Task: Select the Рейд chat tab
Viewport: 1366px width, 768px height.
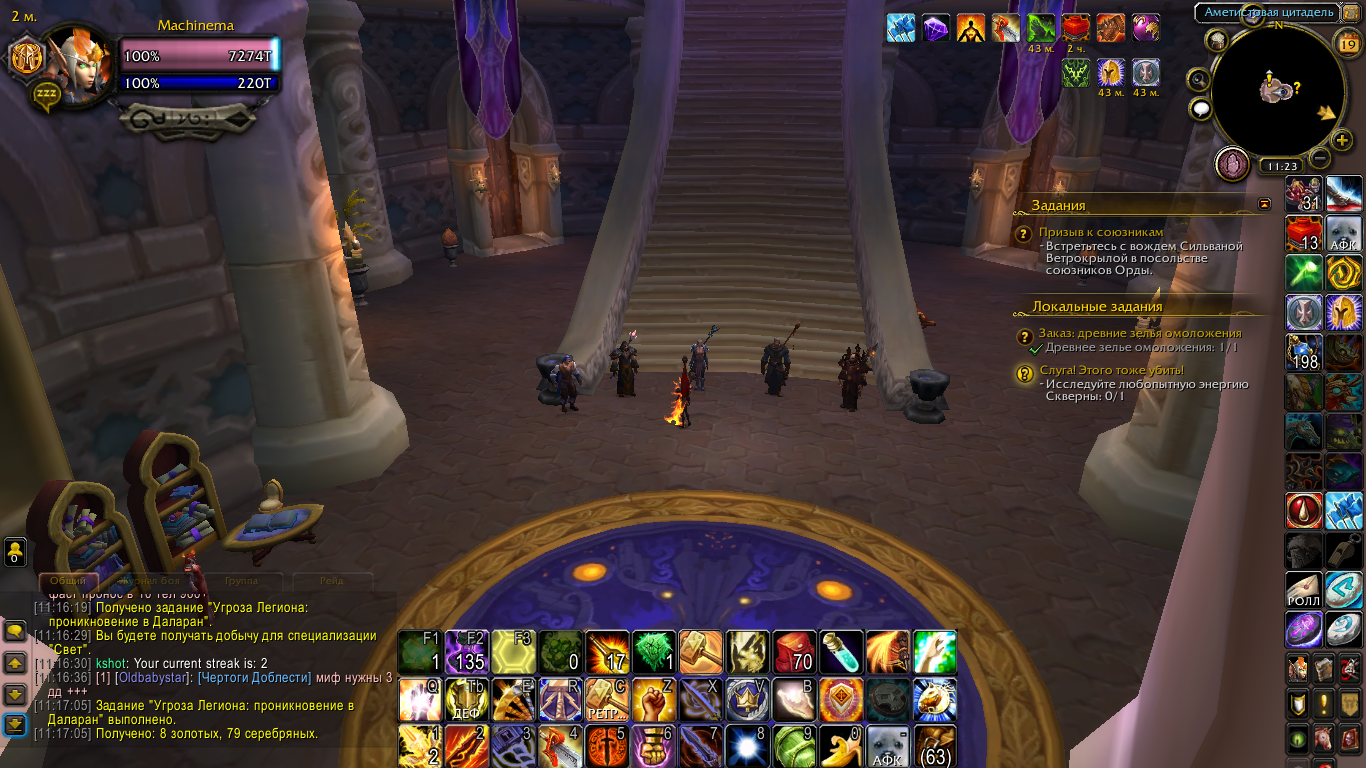Action: tap(331, 580)
